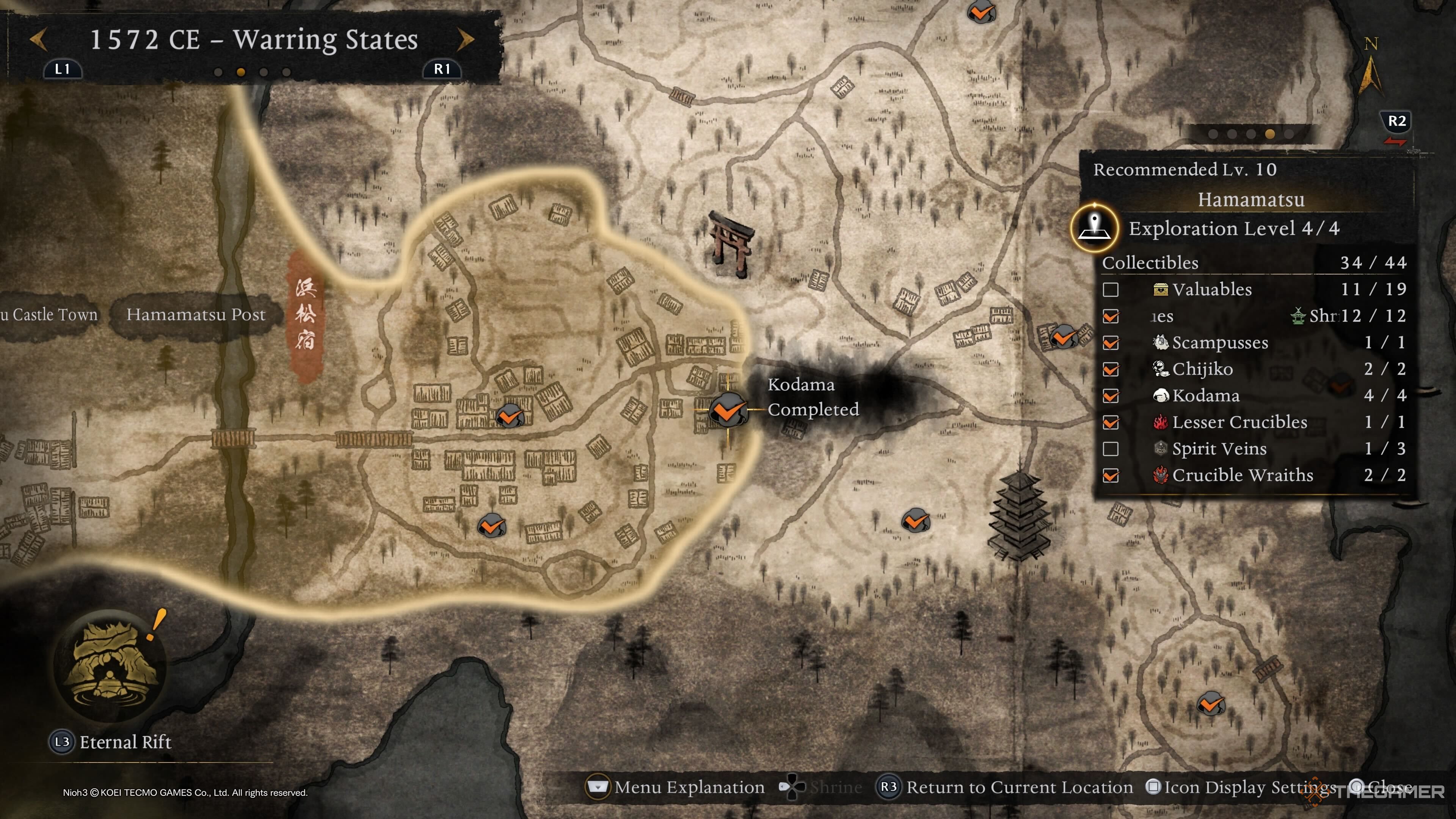Toggle the Kodama collectible checkbox
1456x819 pixels.
pyautogui.click(x=1111, y=396)
